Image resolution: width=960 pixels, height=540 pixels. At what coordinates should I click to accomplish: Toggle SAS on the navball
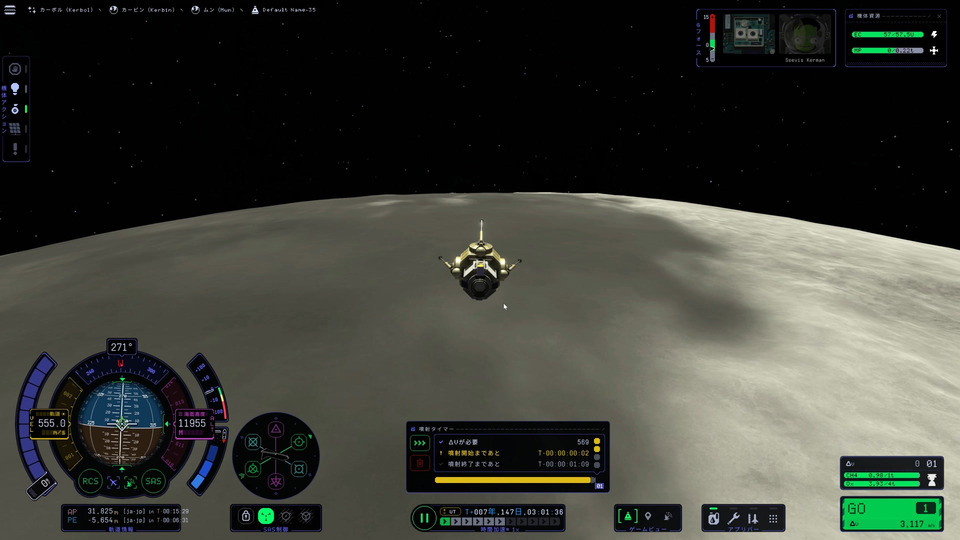(153, 482)
